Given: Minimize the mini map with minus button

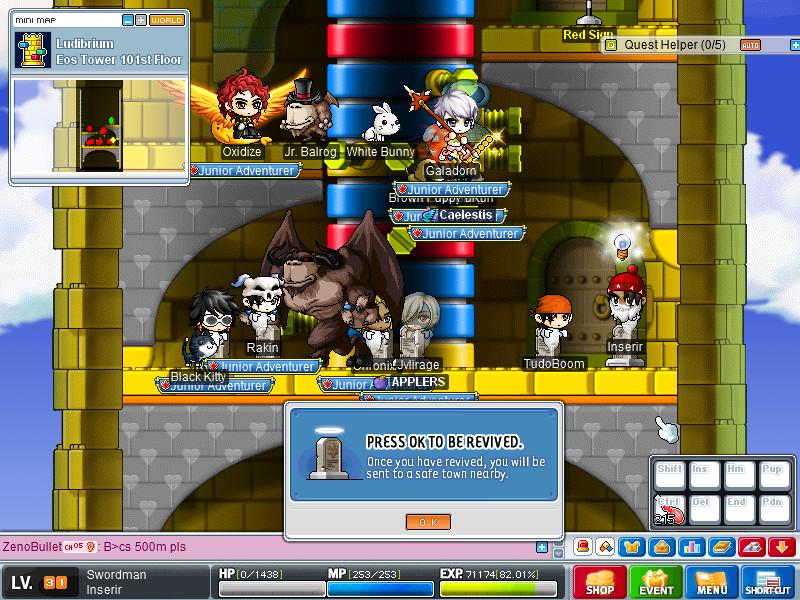Looking at the screenshot, I should (128, 19).
